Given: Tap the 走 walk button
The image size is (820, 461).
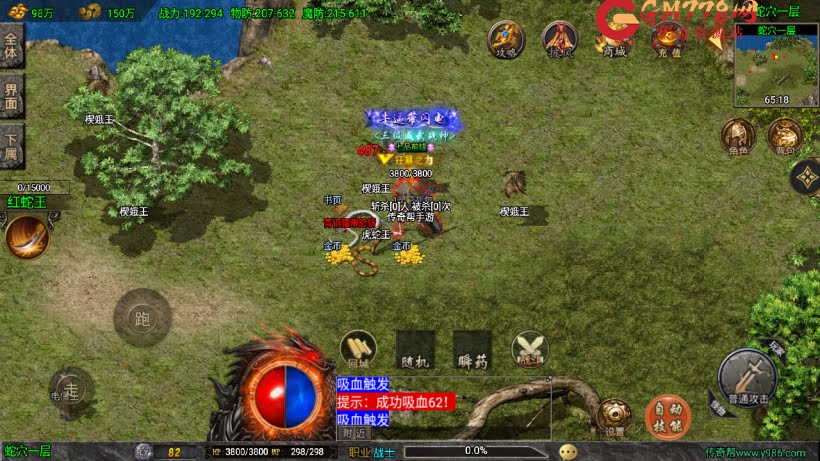Looking at the screenshot, I should 70,389.
